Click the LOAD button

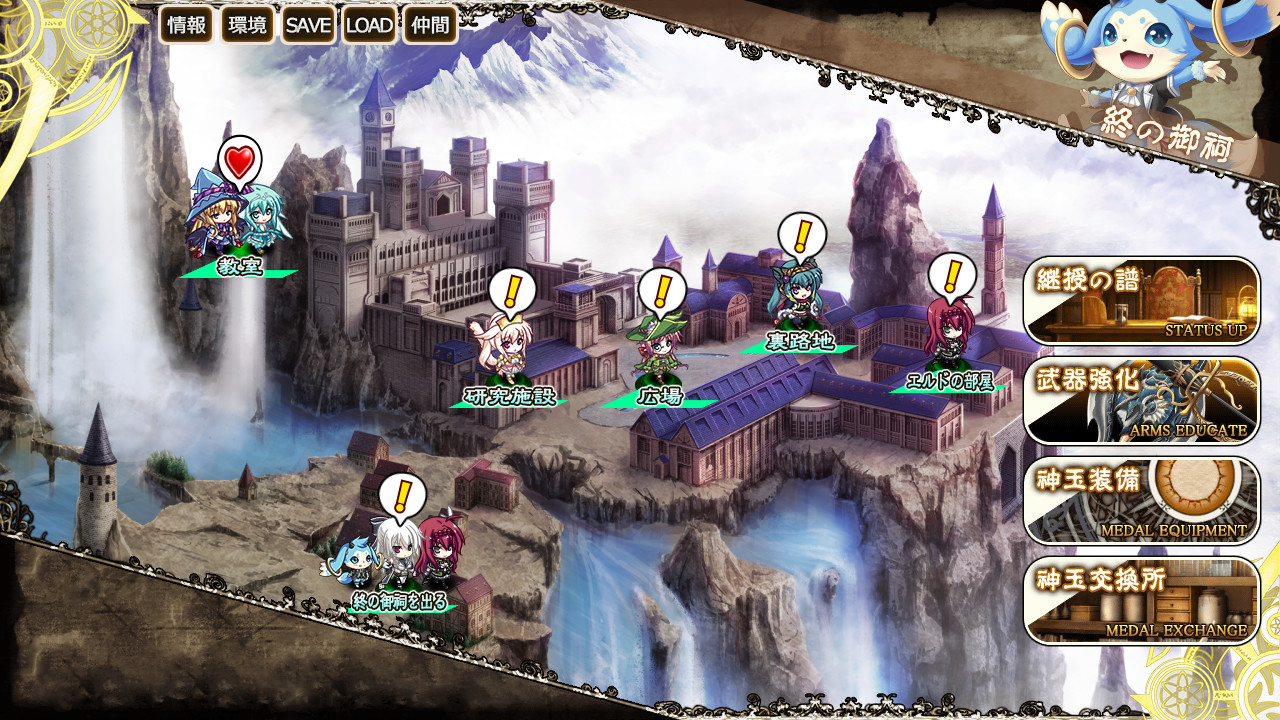(x=369, y=25)
